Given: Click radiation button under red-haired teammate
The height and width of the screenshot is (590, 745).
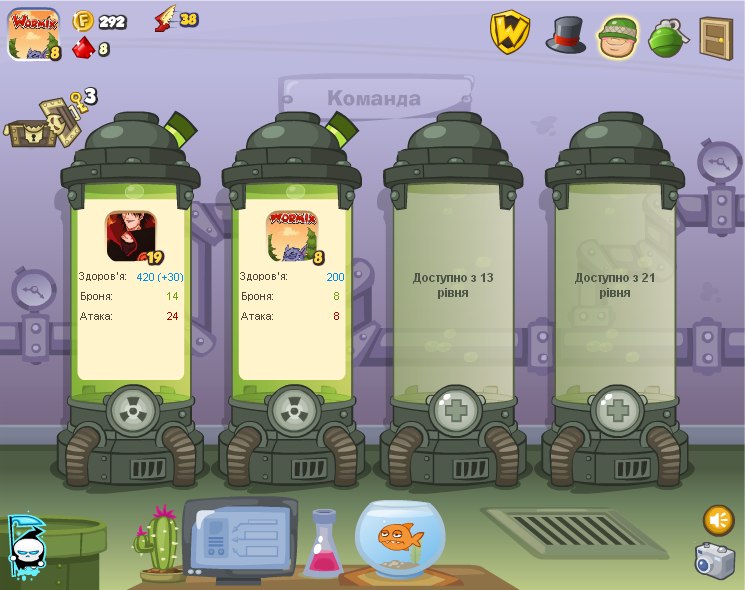Looking at the screenshot, I should [131, 411].
